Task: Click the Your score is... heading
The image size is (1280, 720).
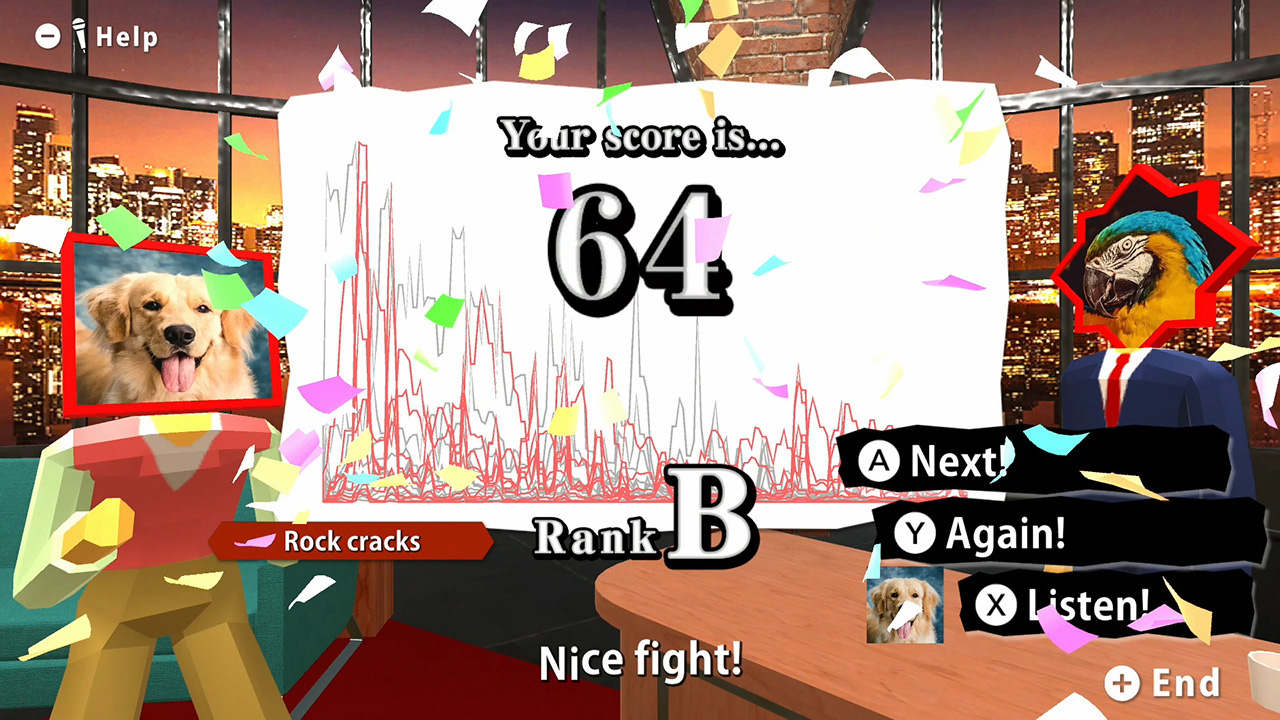Action: pyautogui.click(x=640, y=137)
